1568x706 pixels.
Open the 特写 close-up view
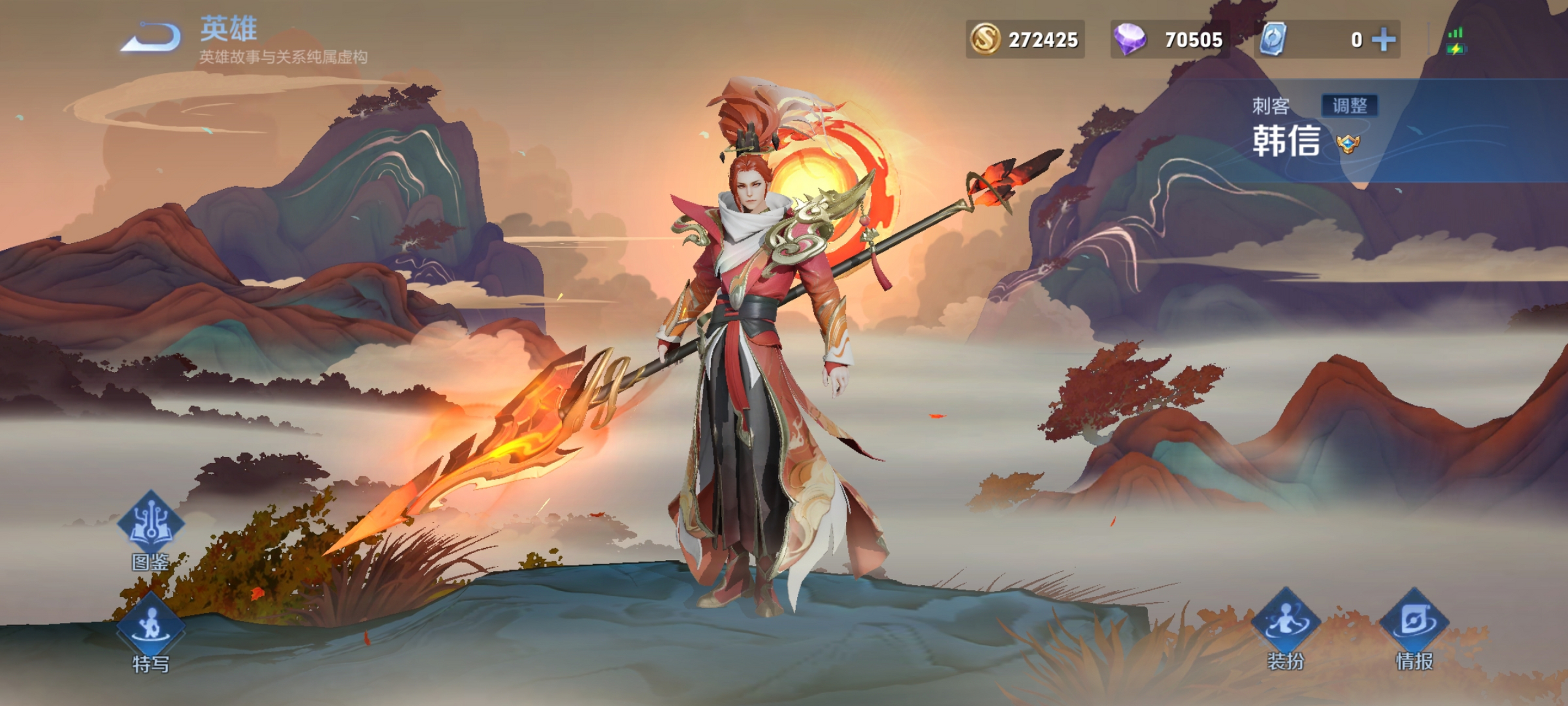(x=151, y=630)
